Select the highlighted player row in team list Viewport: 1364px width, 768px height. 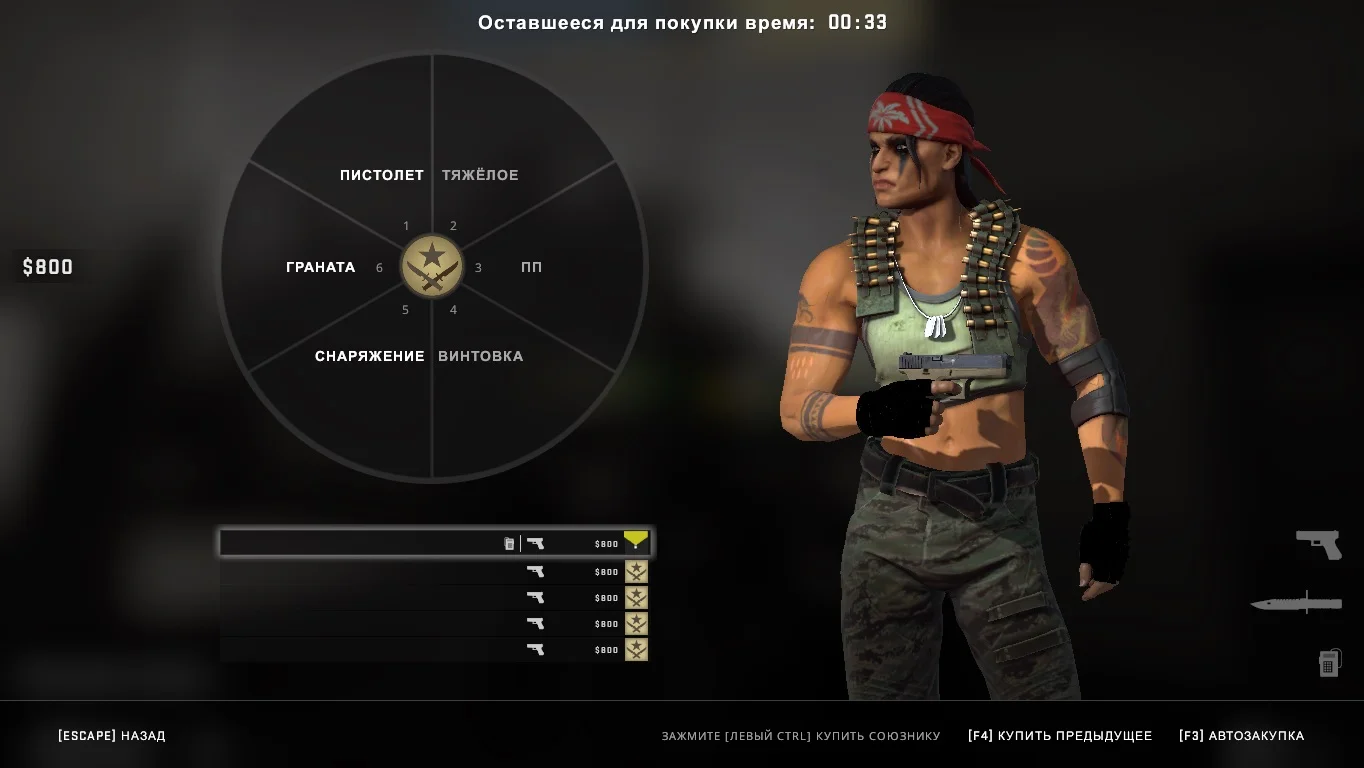435,543
